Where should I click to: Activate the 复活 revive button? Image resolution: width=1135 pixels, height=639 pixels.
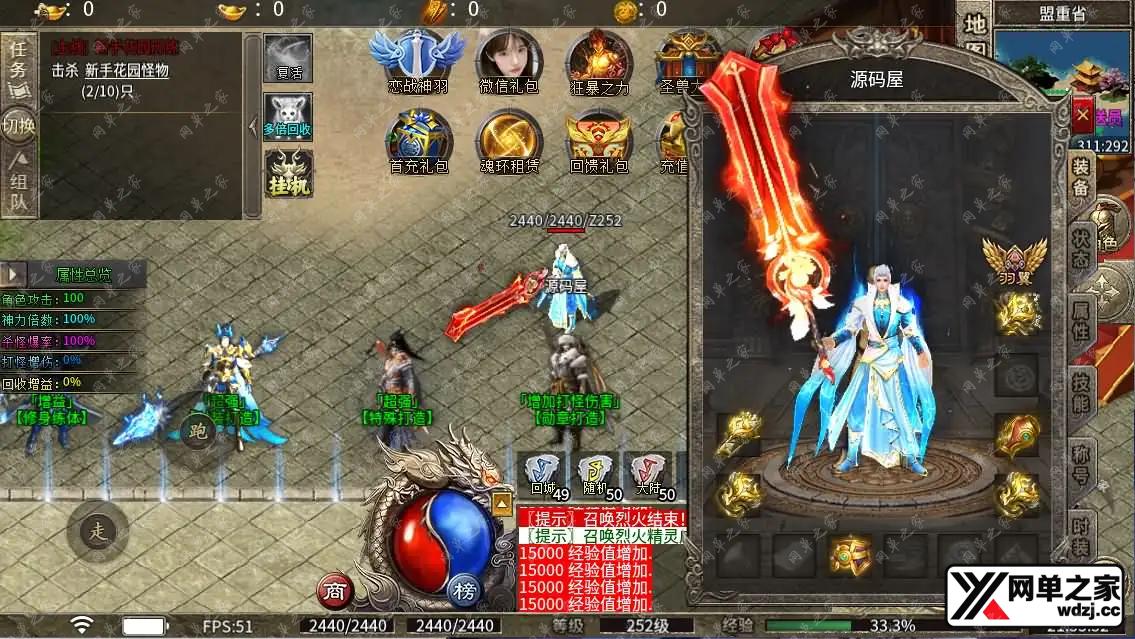[288, 59]
